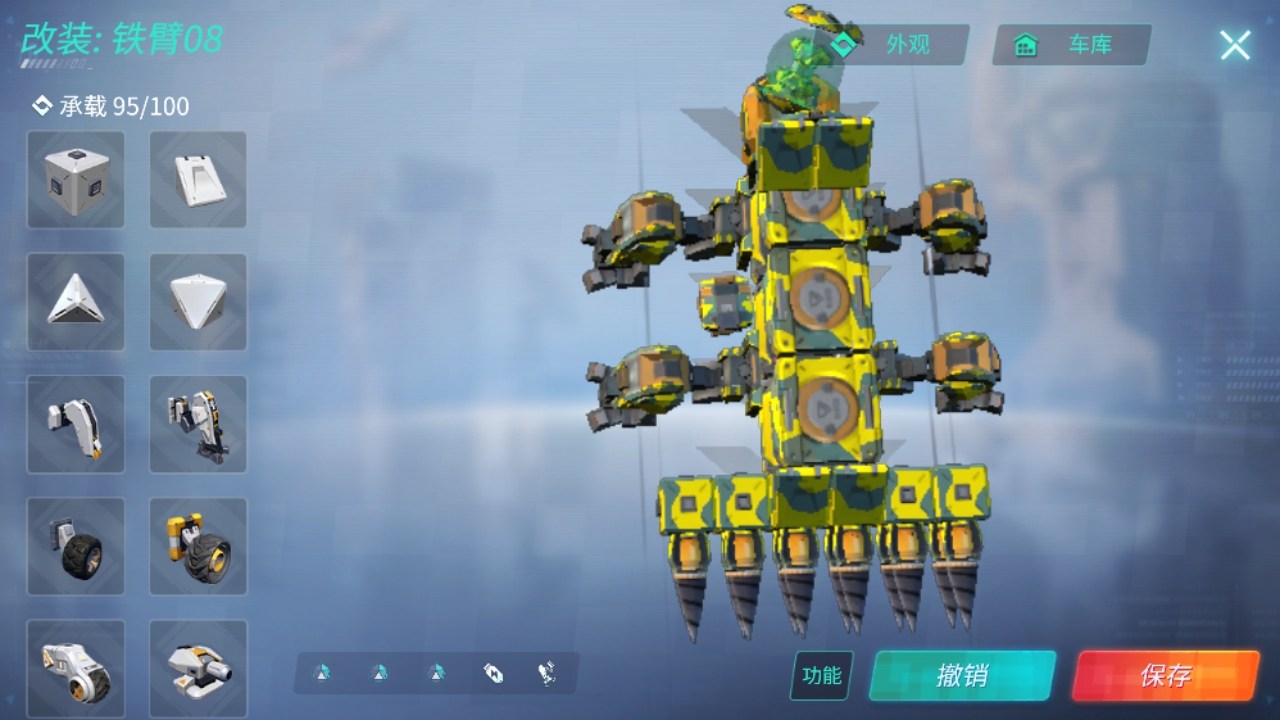This screenshot has height=720, width=1280.
Task: Select the white wedge slope block
Action: (198, 181)
